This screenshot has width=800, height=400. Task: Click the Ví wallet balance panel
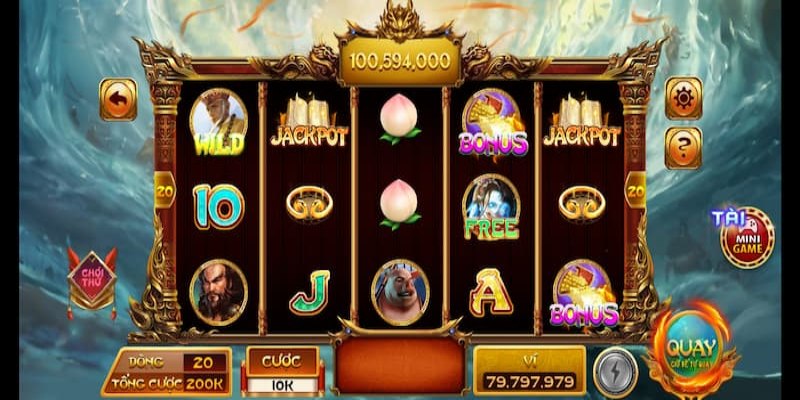point(529,371)
